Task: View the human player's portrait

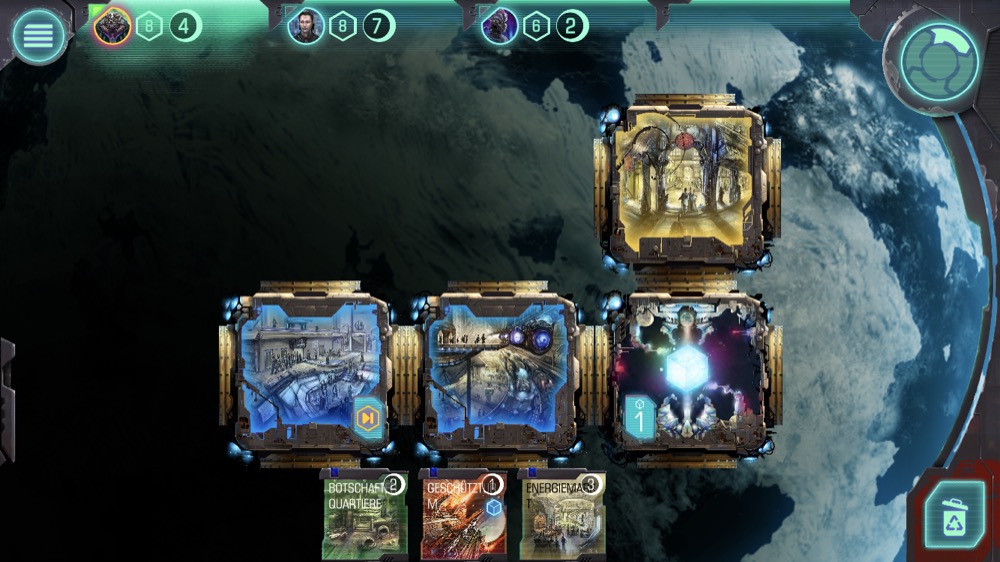Action: (x=306, y=26)
